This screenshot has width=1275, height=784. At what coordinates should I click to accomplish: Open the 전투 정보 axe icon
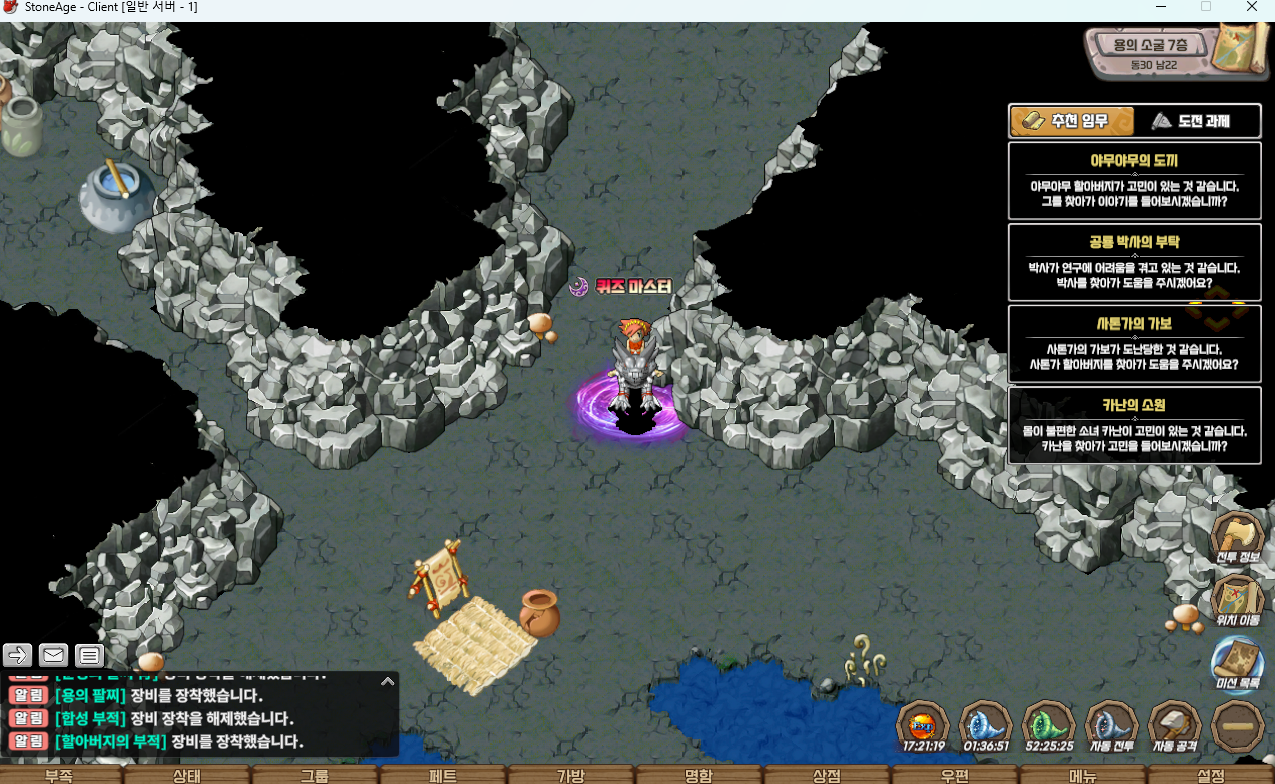(x=1238, y=538)
